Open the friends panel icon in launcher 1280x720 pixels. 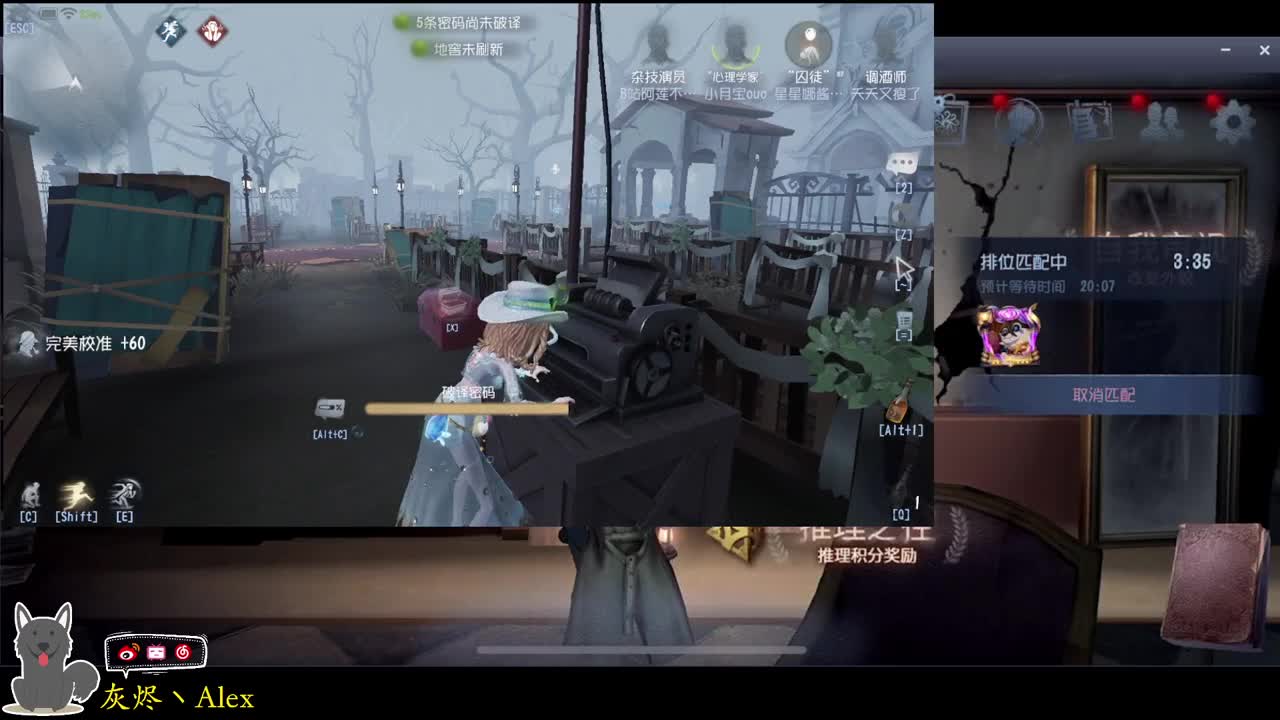pos(1160,120)
